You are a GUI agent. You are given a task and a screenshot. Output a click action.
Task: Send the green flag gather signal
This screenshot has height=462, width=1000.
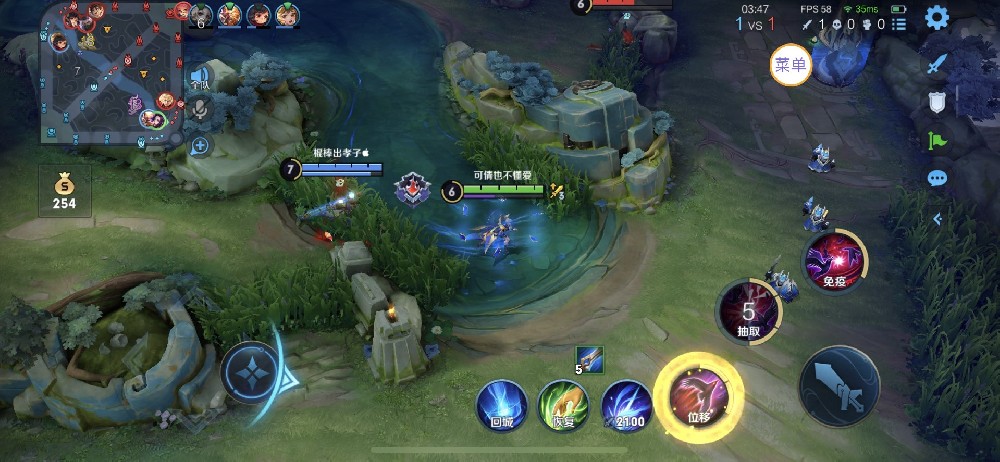tap(937, 140)
